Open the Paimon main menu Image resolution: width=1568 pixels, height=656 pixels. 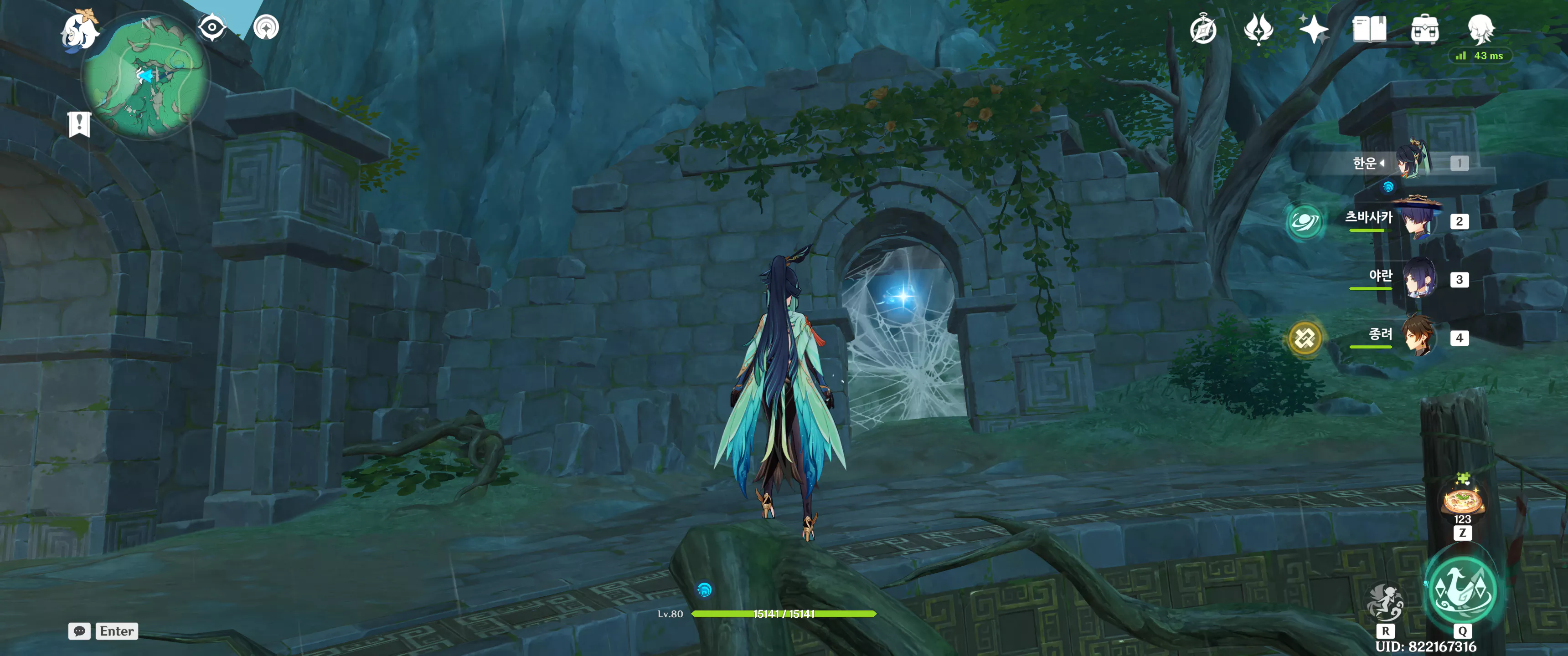[x=79, y=29]
